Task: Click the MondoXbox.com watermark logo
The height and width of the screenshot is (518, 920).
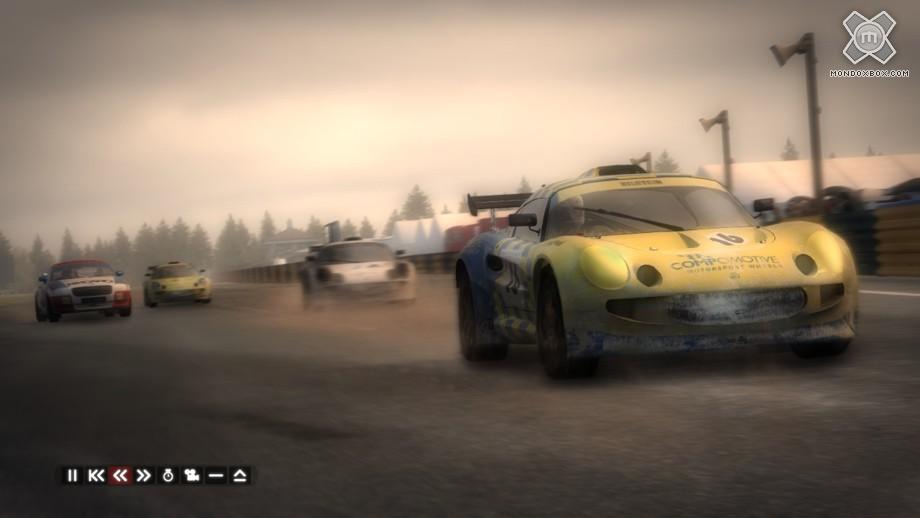Action: click(x=868, y=40)
